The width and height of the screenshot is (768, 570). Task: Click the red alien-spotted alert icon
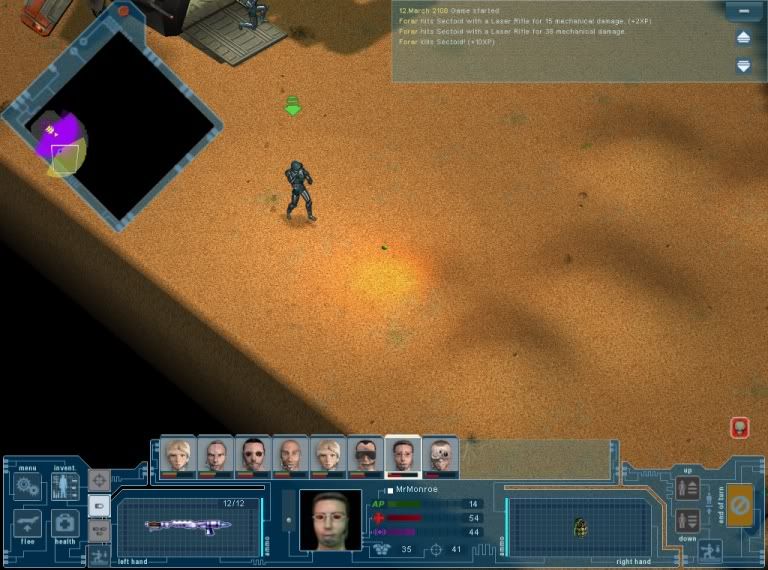pyautogui.click(x=740, y=428)
